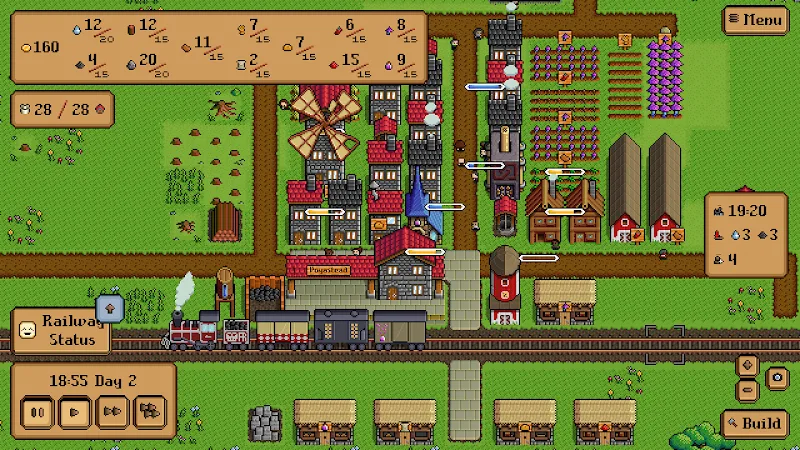The image size is (800, 450).
Task: Open the Menu button
Action: pyautogui.click(x=756, y=19)
